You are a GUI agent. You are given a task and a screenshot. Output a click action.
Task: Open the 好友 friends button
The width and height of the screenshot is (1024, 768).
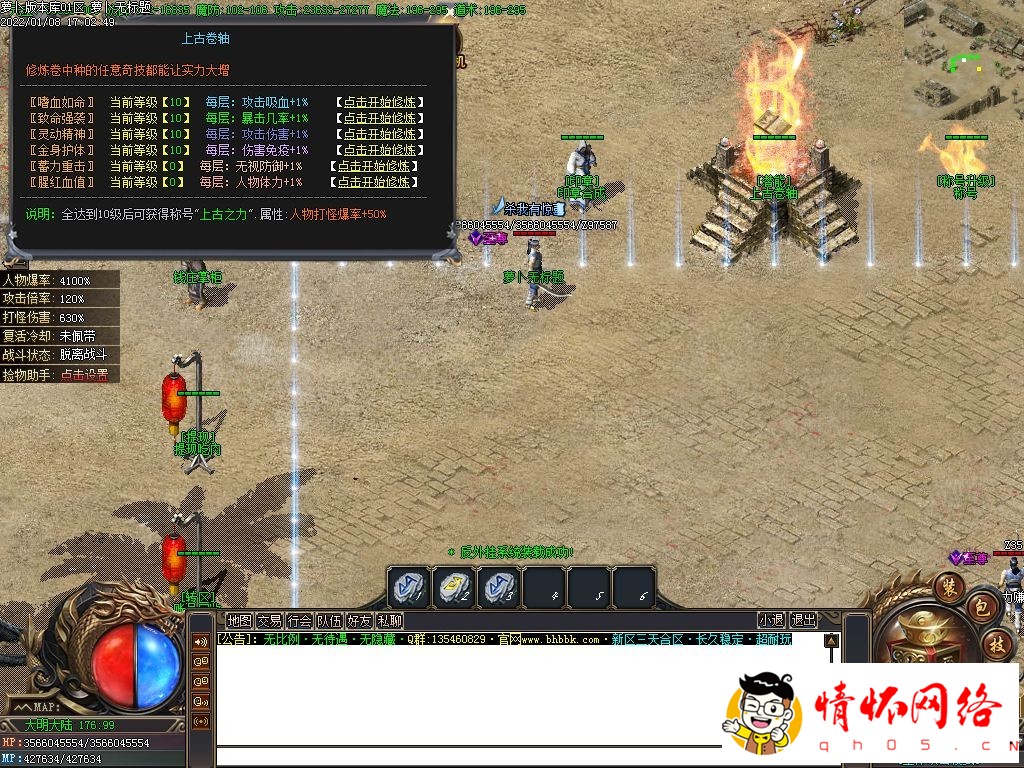coord(359,620)
